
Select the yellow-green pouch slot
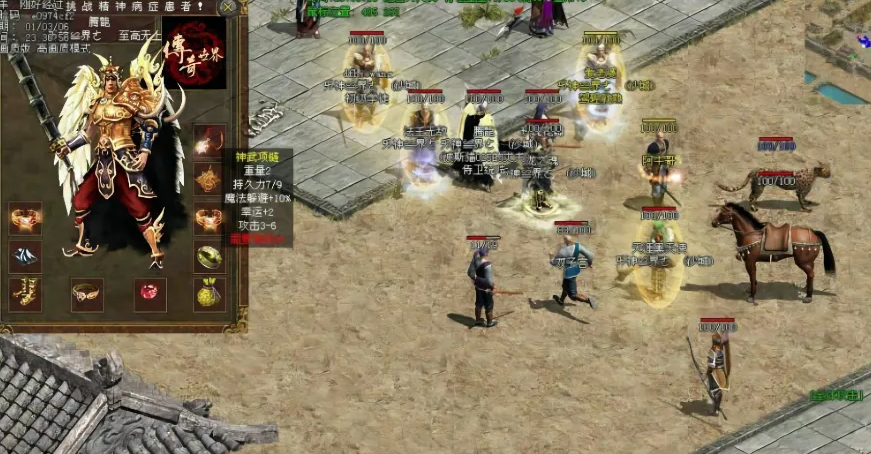208,294
